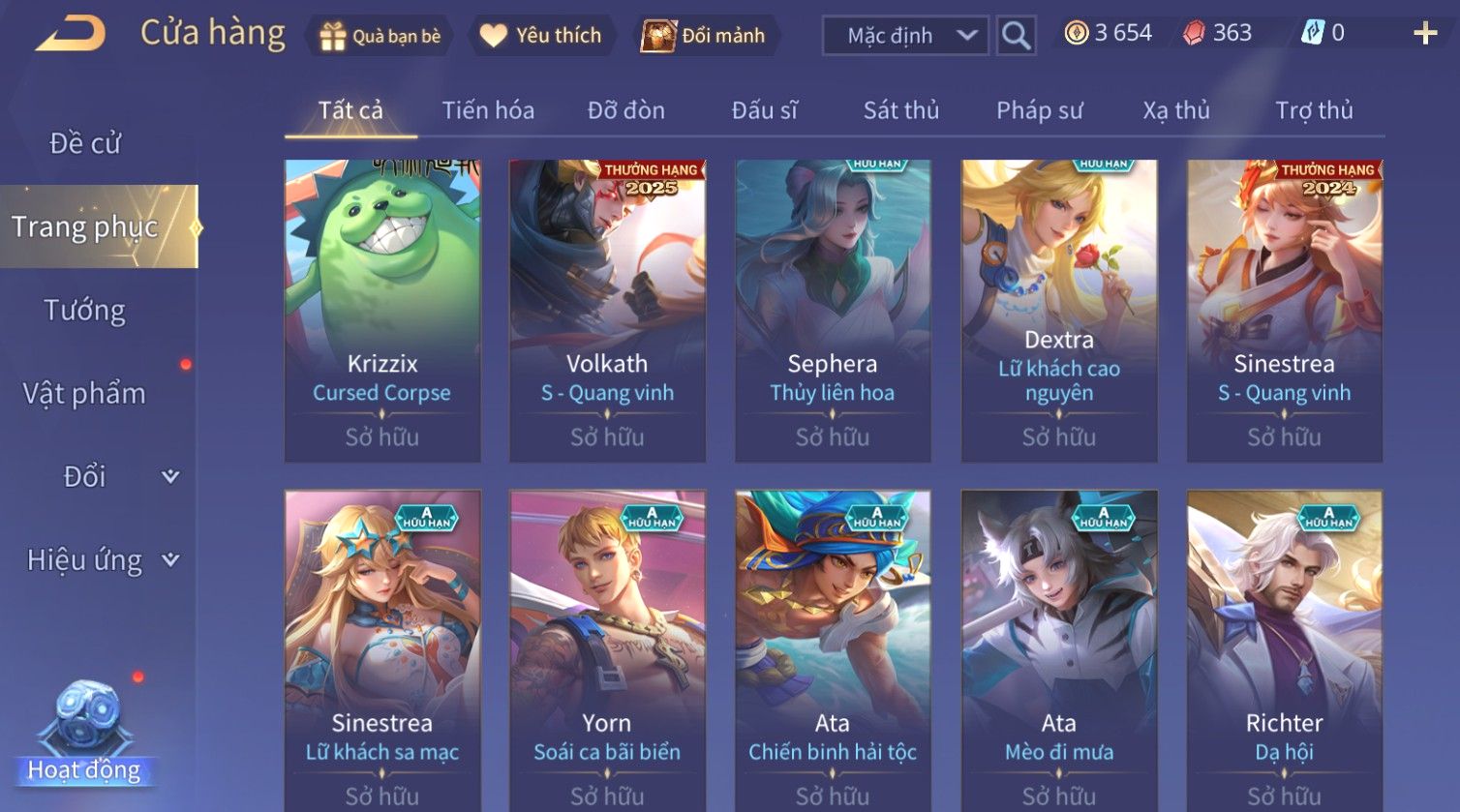1460x812 pixels.
Task: Switch to the Tiến hóa tab
Action: point(488,110)
